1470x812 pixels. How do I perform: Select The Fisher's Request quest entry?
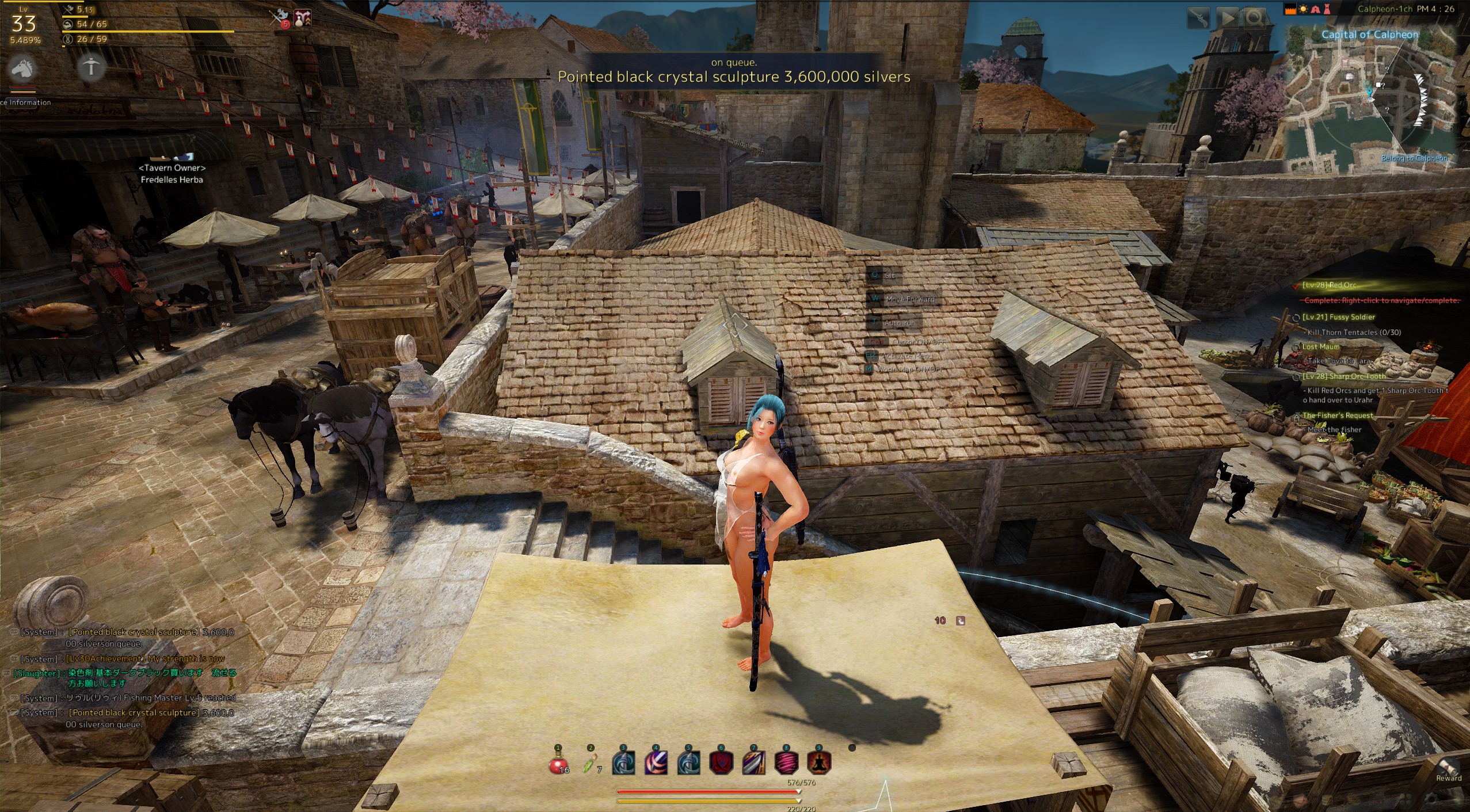click(1337, 415)
